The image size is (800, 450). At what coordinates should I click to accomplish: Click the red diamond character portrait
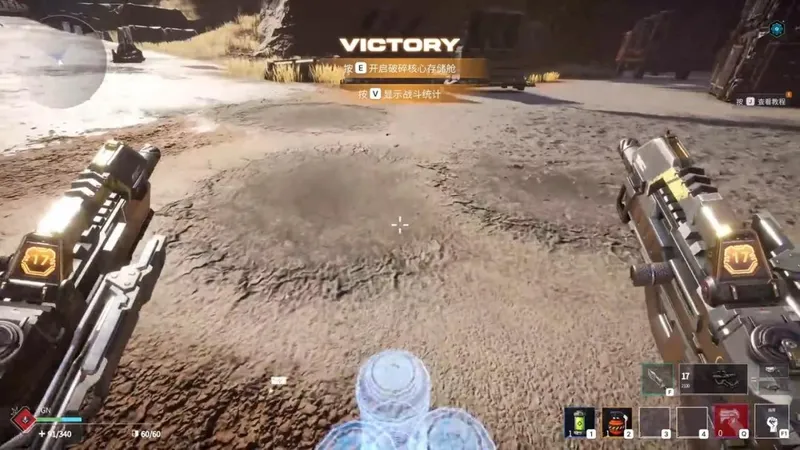(21, 420)
